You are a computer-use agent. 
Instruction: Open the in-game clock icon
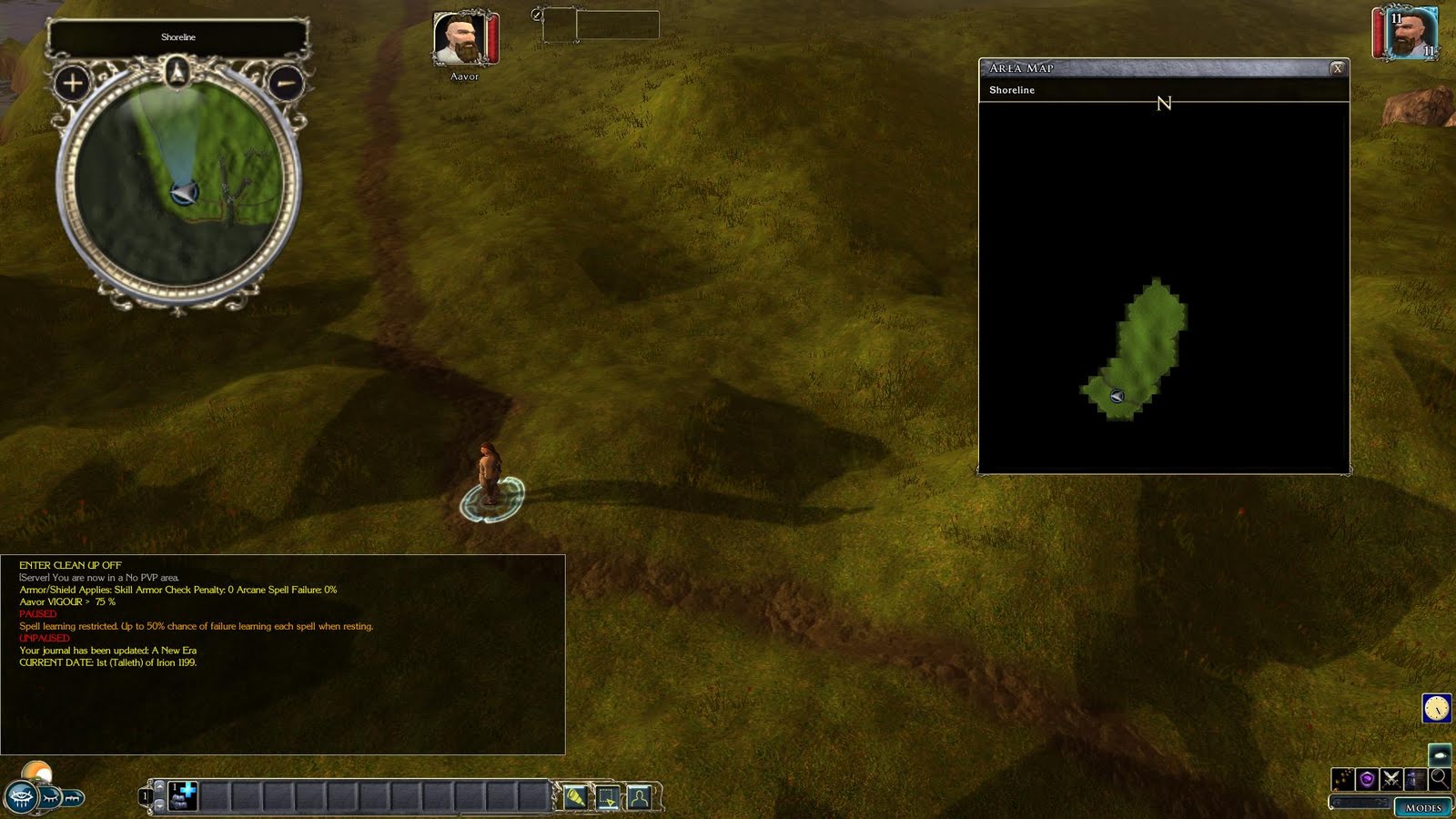click(x=1436, y=708)
